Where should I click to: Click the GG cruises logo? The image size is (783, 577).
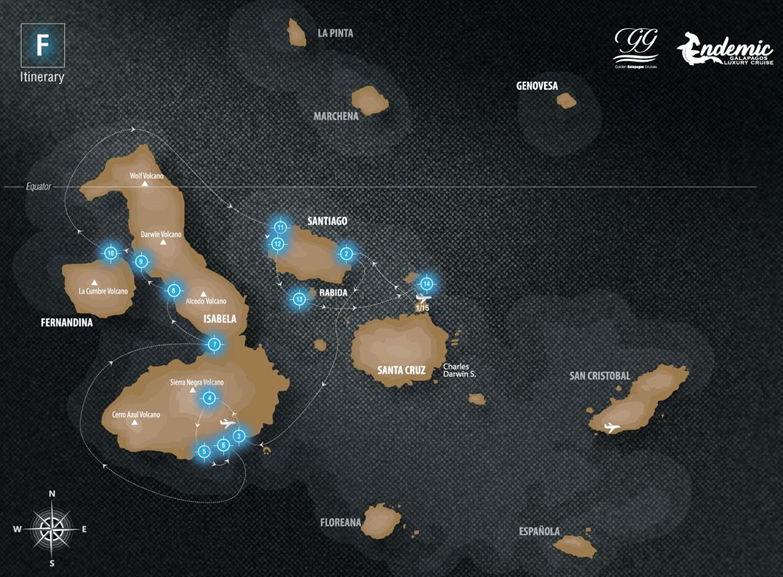click(x=635, y=47)
